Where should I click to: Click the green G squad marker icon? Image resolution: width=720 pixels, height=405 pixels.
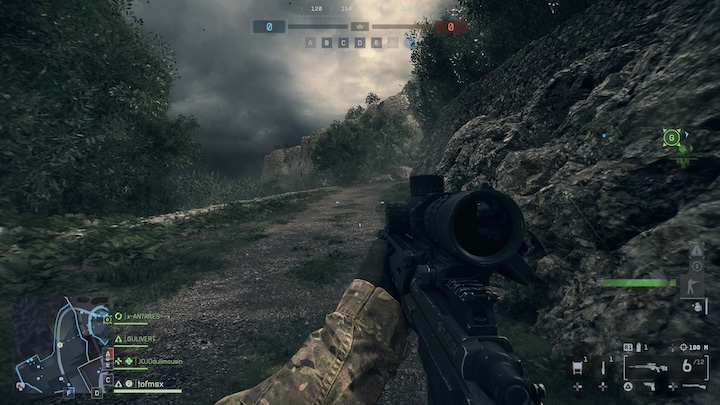point(672,137)
